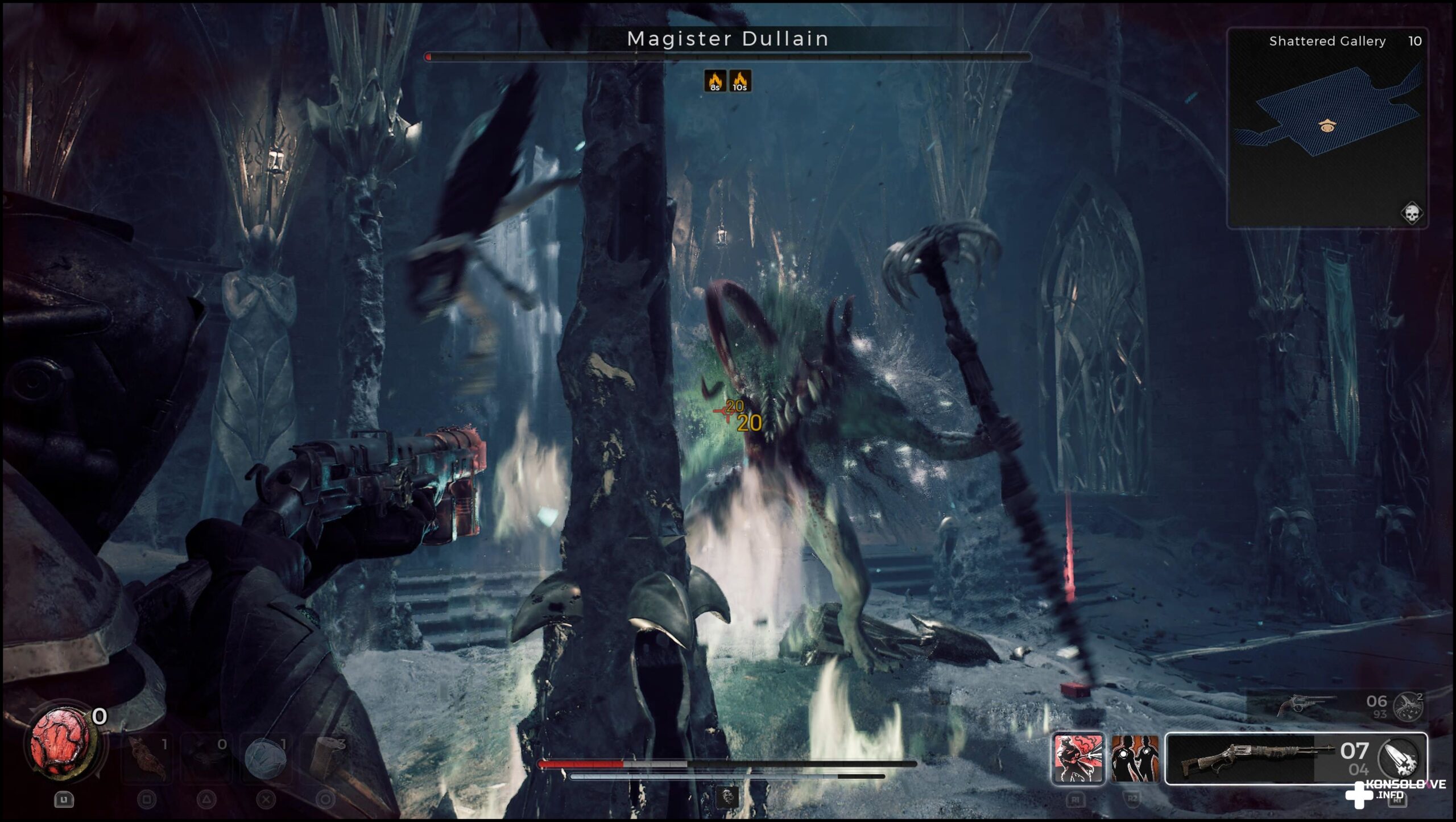Use the pale blue orb consumable
Screen dimensions: 1456x822
click(x=266, y=758)
